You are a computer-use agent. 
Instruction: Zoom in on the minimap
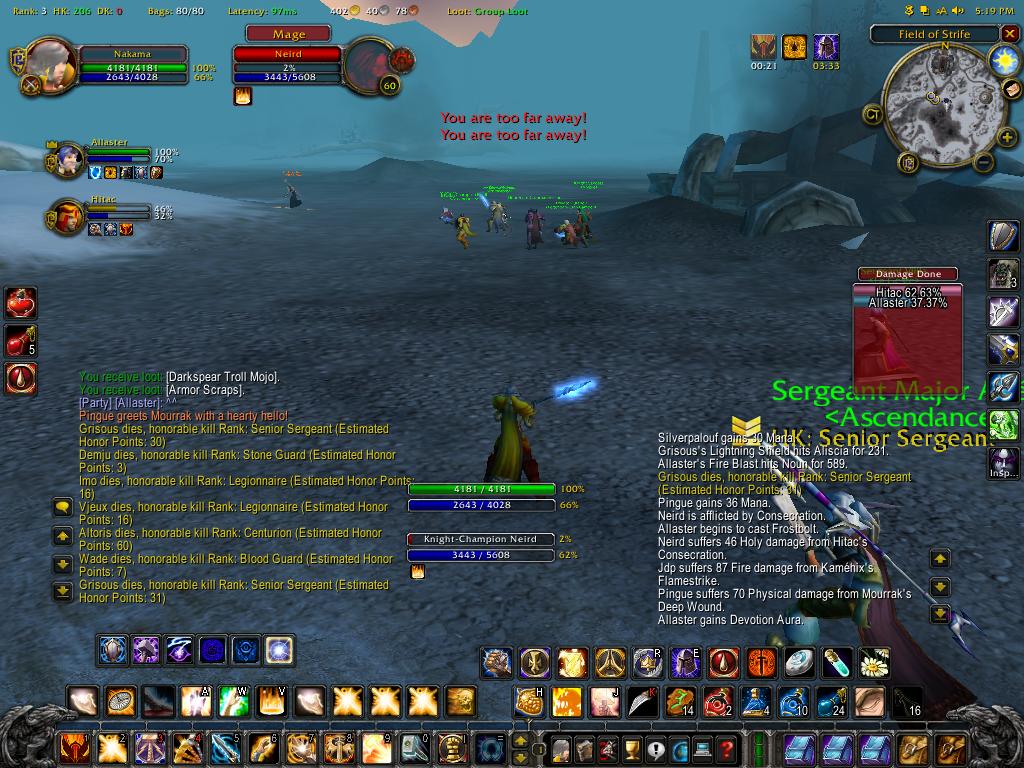(x=1006, y=138)
